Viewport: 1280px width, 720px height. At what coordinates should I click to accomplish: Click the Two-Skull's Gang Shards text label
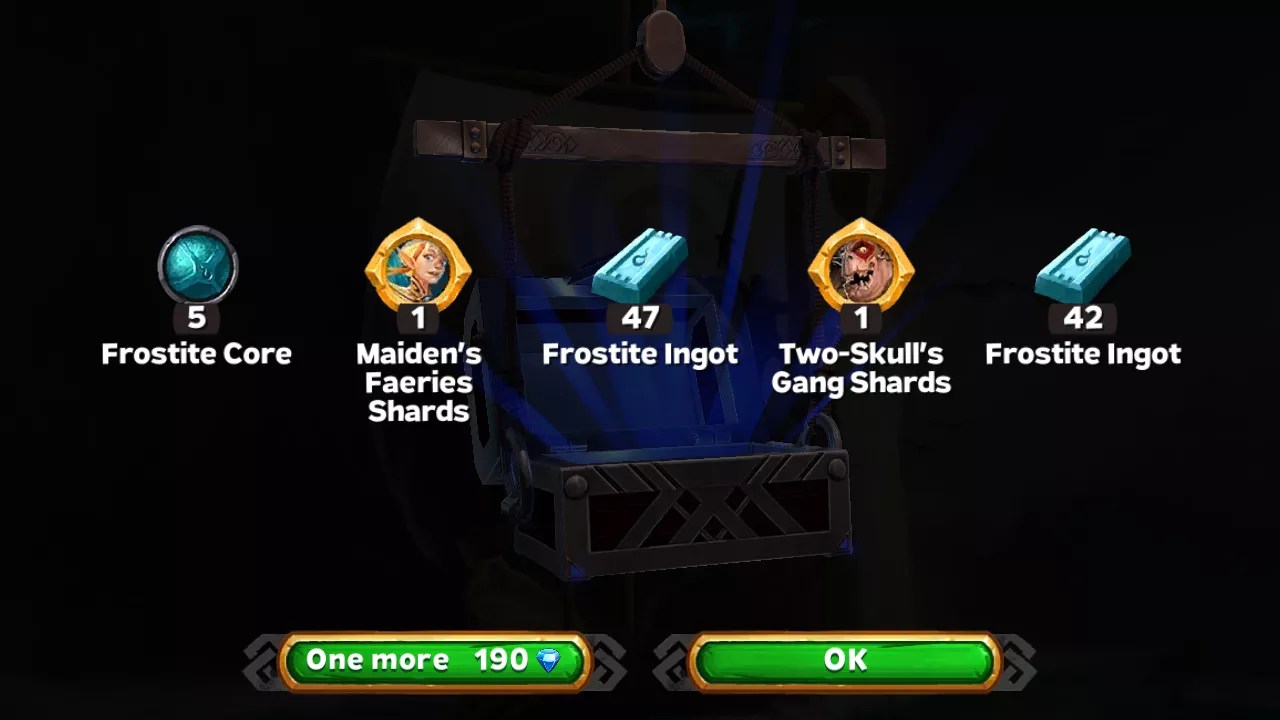click(x=861, y=368)
